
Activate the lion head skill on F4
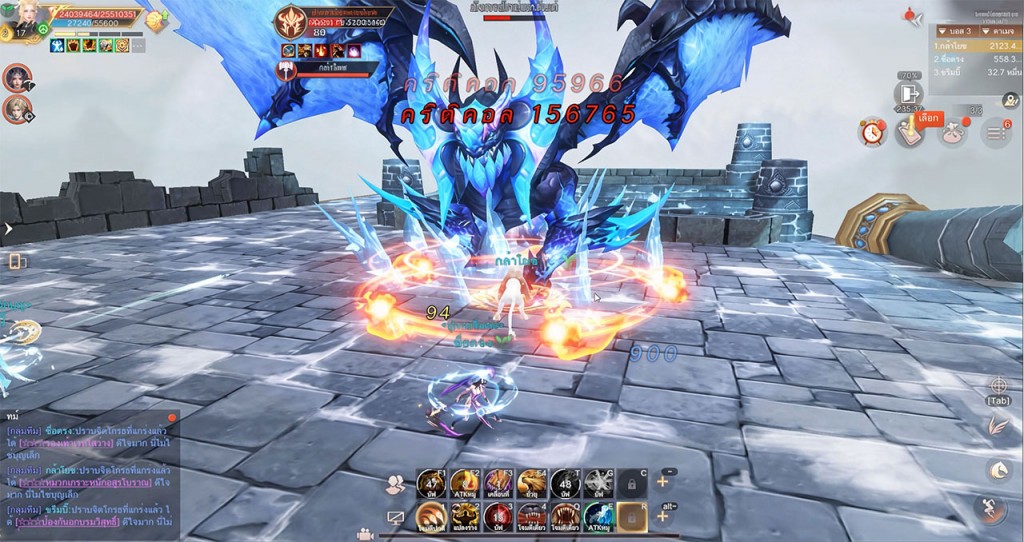530,483
